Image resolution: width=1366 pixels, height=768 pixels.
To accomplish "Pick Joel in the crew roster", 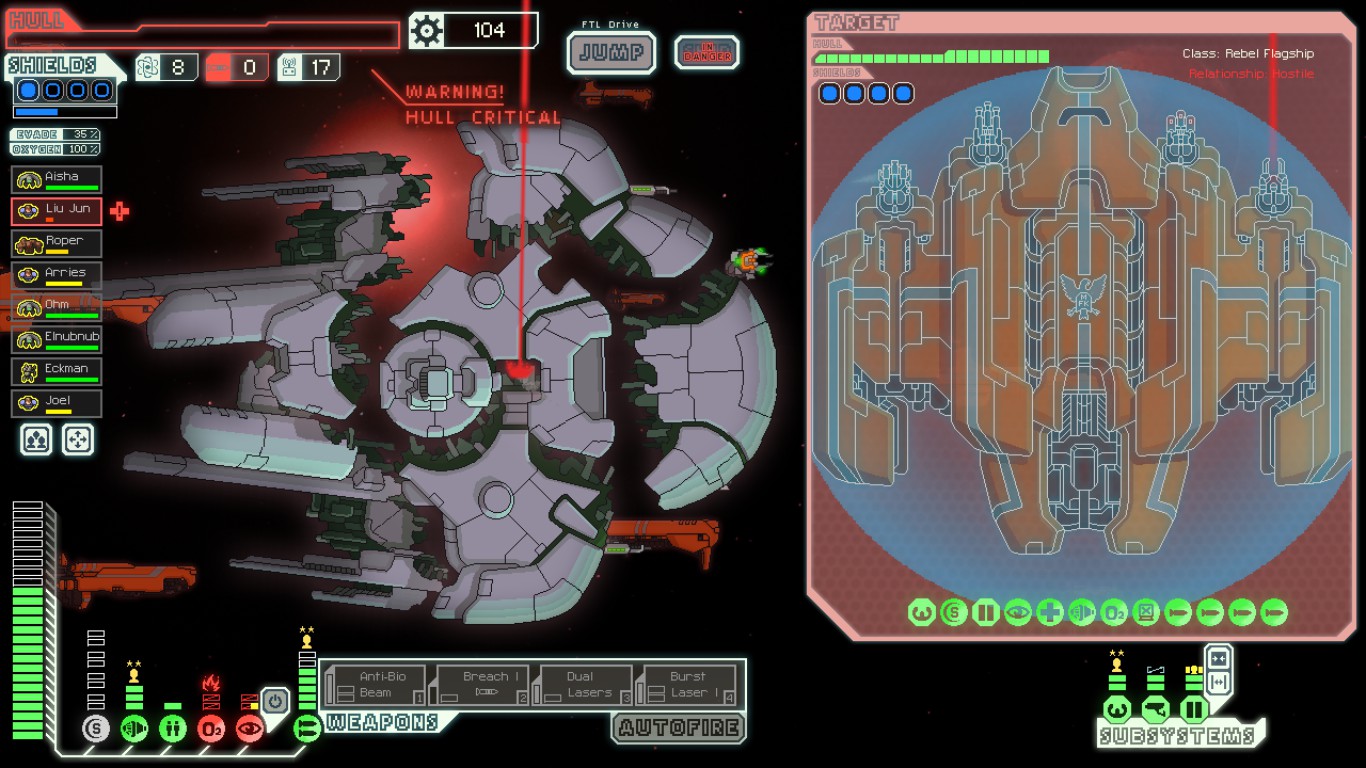I will (x=57, y=404).
